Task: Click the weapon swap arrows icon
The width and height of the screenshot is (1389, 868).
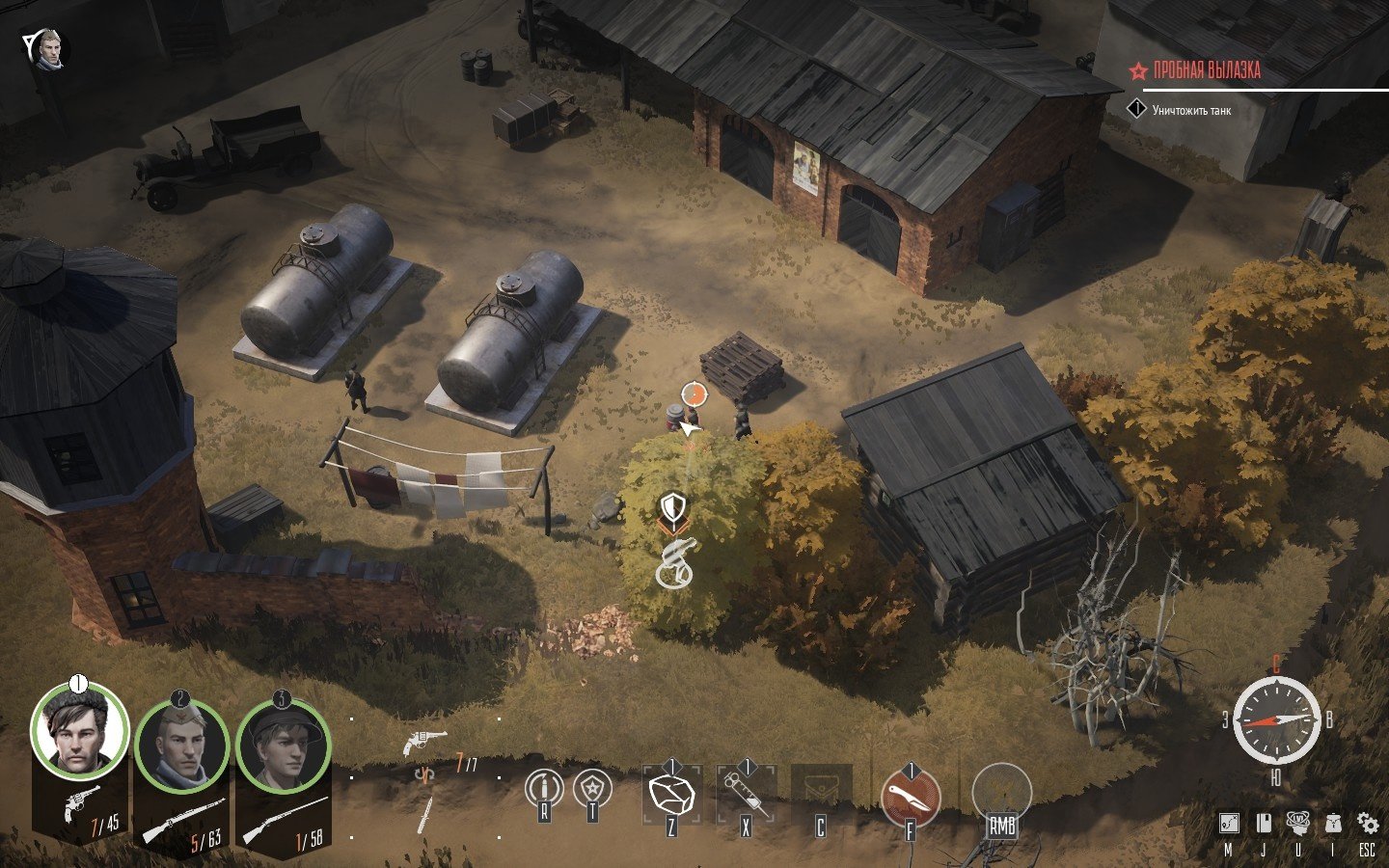Action: point(422,774)
